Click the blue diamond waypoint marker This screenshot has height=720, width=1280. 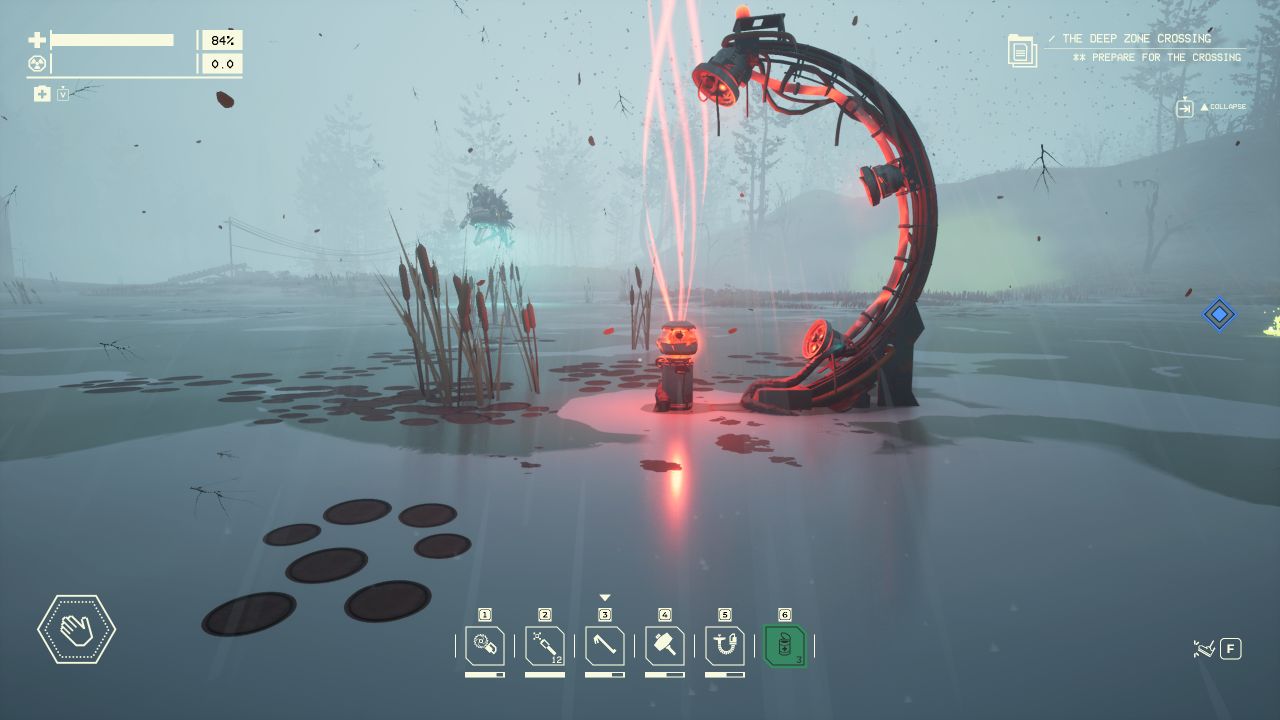pos(1219,315)
